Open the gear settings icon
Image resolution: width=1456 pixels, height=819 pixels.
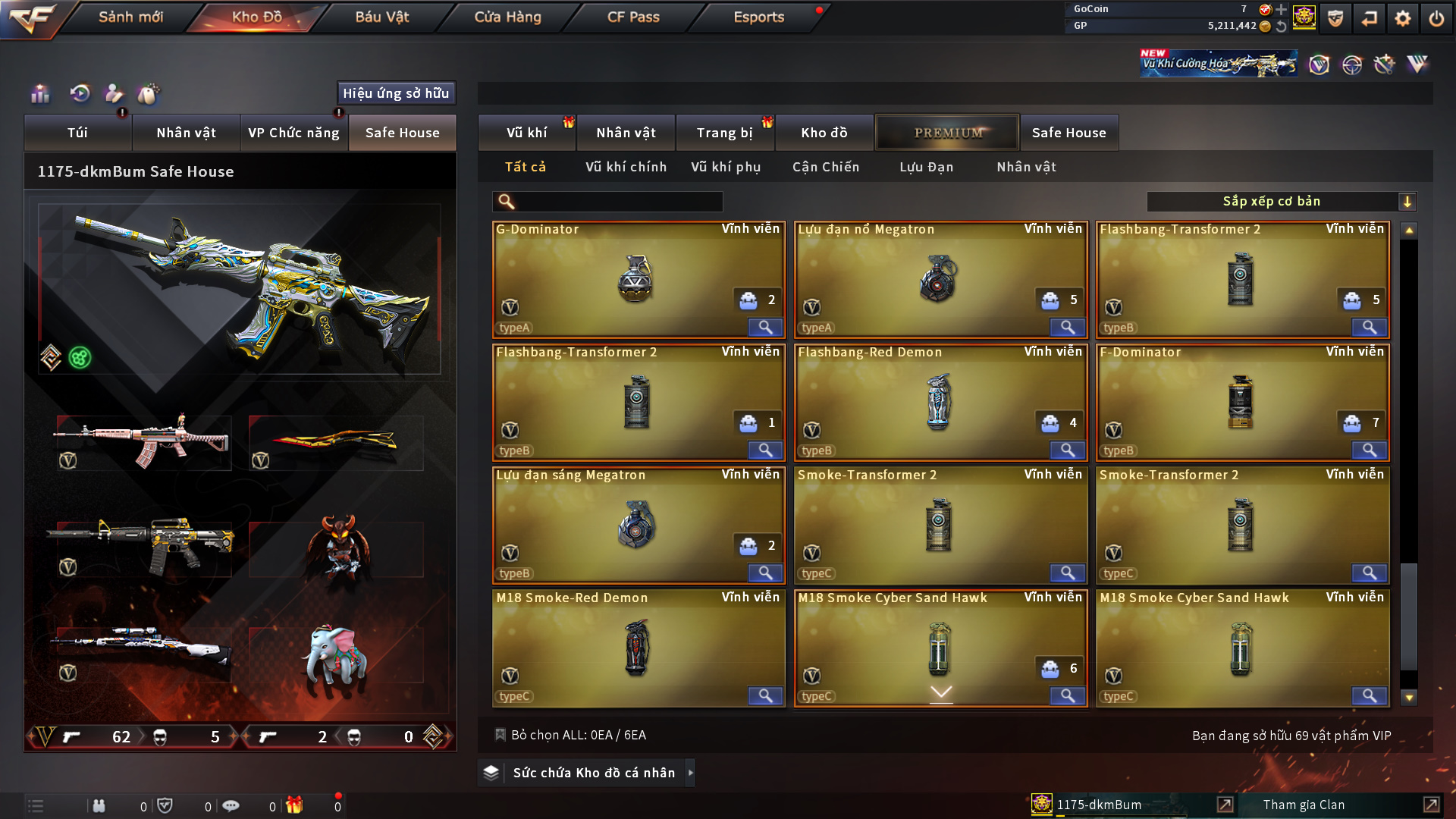[1402, 18]
